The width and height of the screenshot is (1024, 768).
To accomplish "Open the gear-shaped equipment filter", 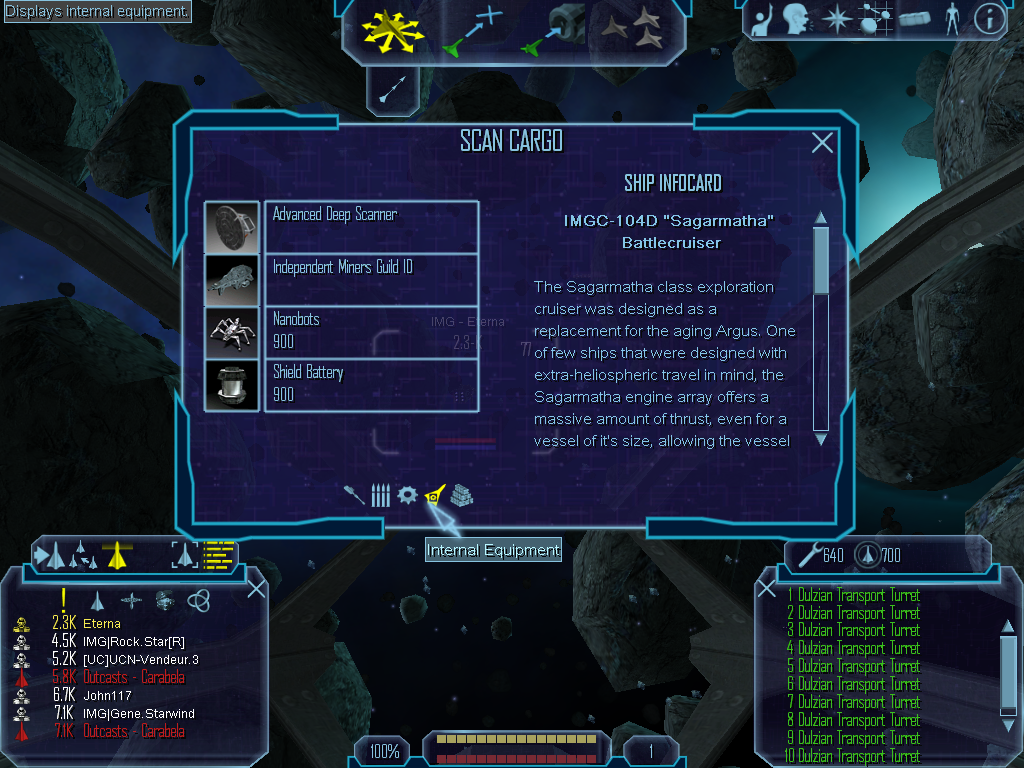I will point(407,495).
